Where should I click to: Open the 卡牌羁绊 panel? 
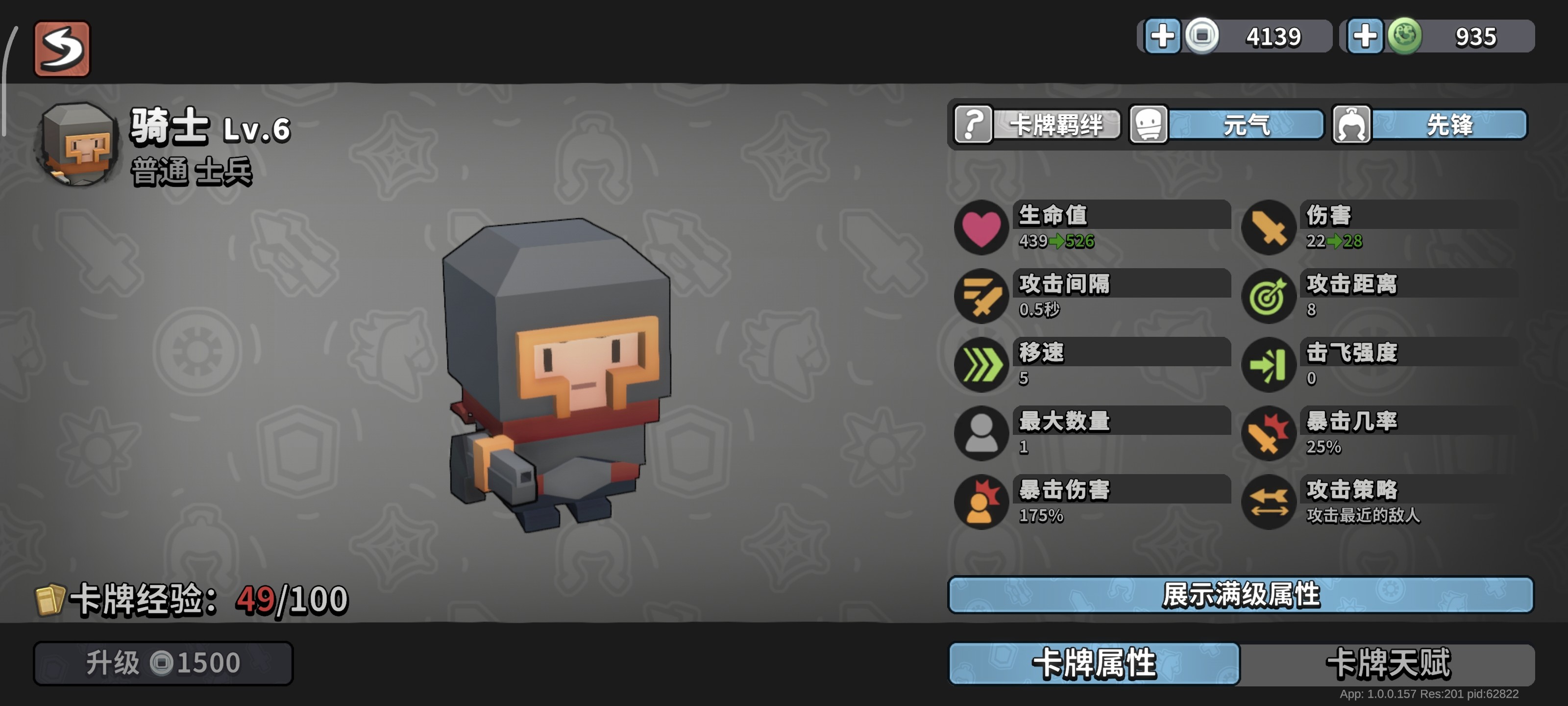click(x=1056, y=124)
